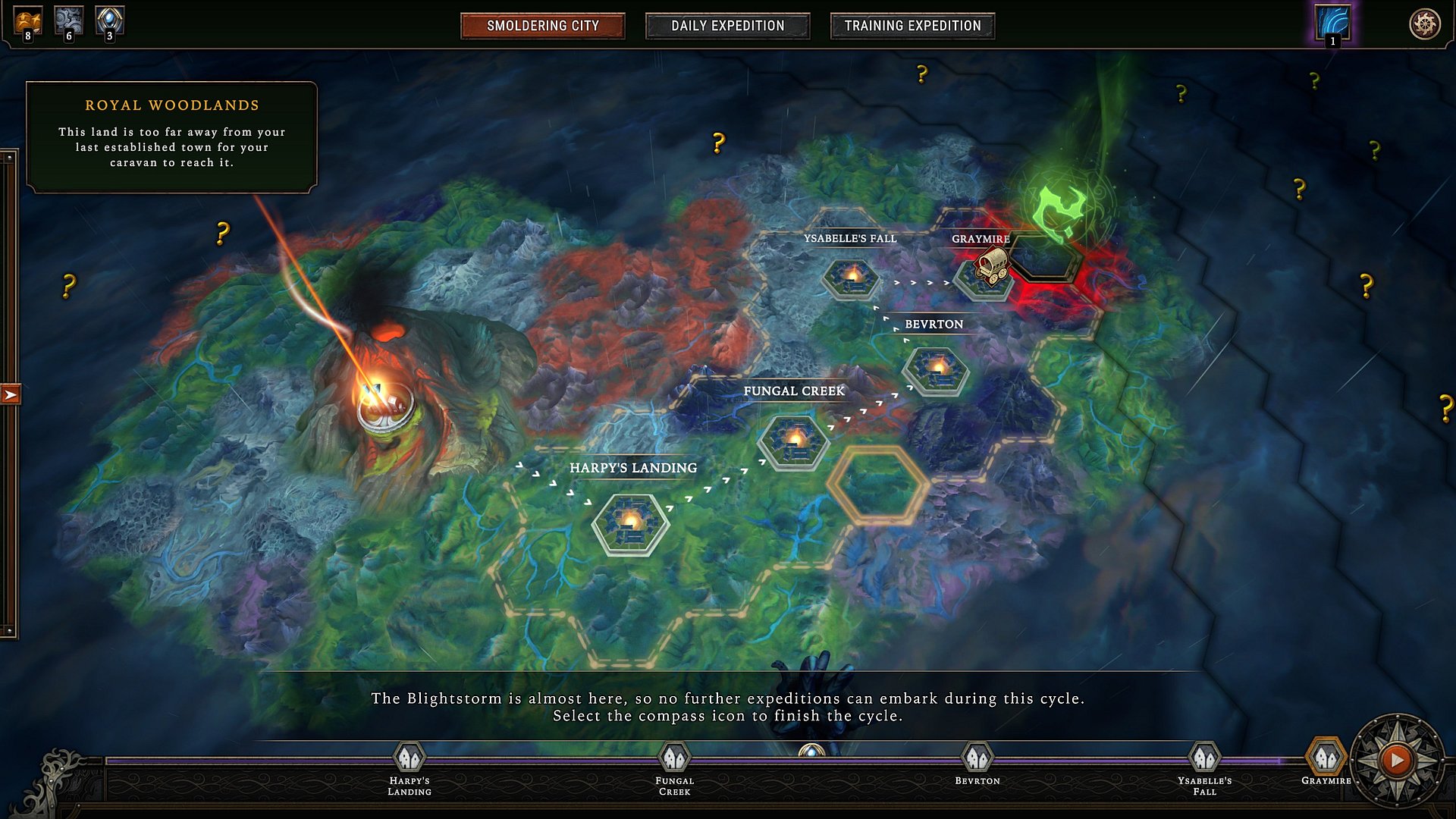This screenshot has width=1456, height=819.
Task: Choose the Training Expedition button
Action: 912,26
